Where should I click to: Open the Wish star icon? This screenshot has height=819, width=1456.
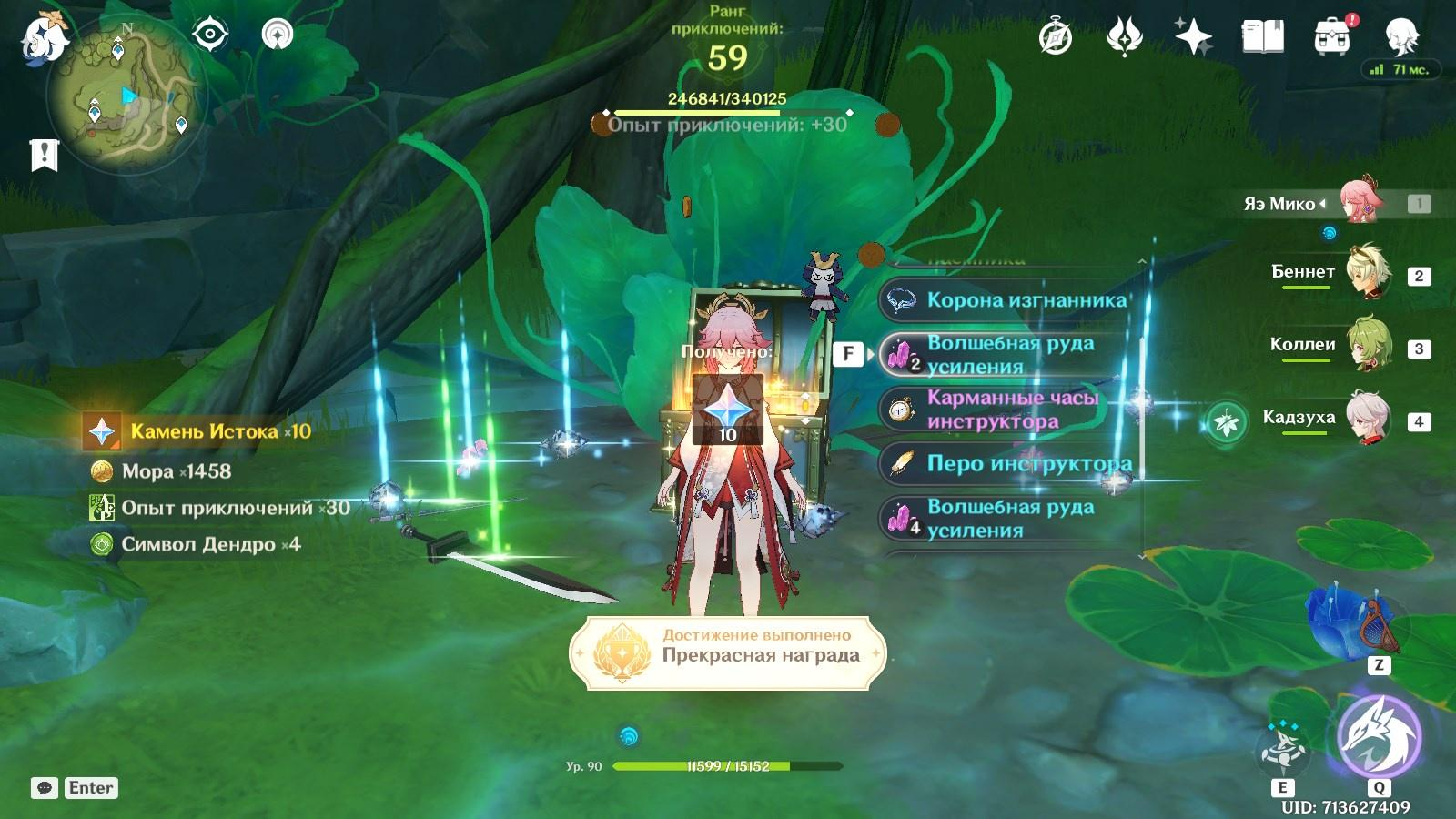pos(1193,37)
